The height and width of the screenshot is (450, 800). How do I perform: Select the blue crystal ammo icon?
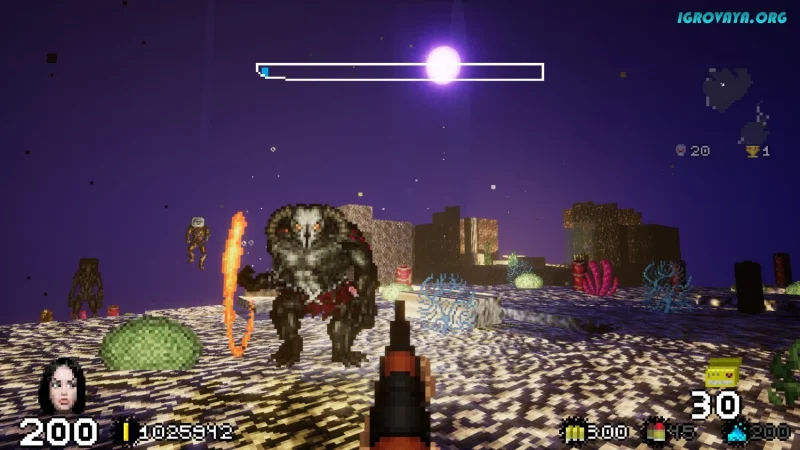pos(736,432)
